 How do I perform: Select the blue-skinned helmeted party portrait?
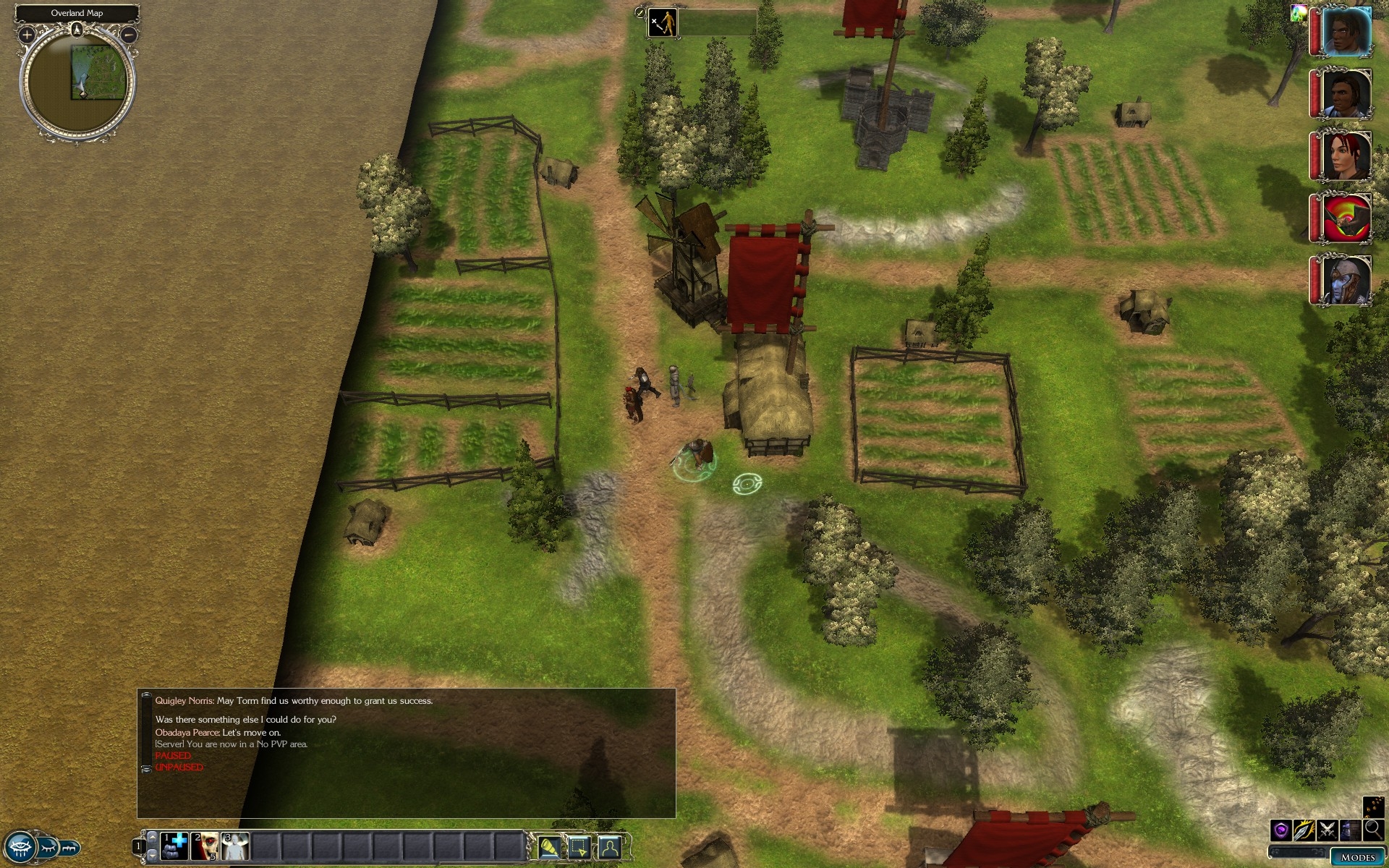[x=1346, y=280]
